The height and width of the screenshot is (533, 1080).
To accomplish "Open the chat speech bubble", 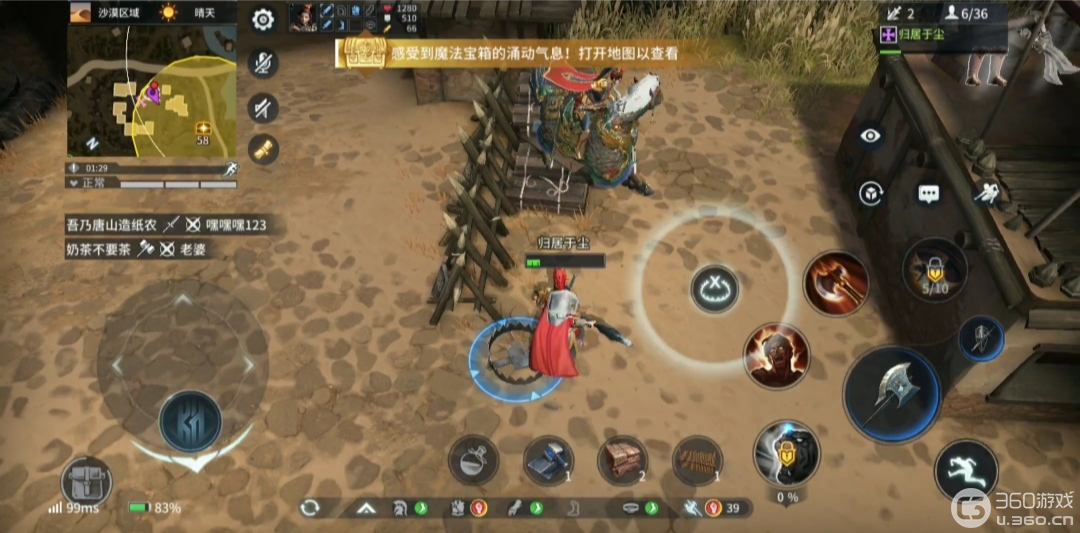I will [x=930, y=193].
